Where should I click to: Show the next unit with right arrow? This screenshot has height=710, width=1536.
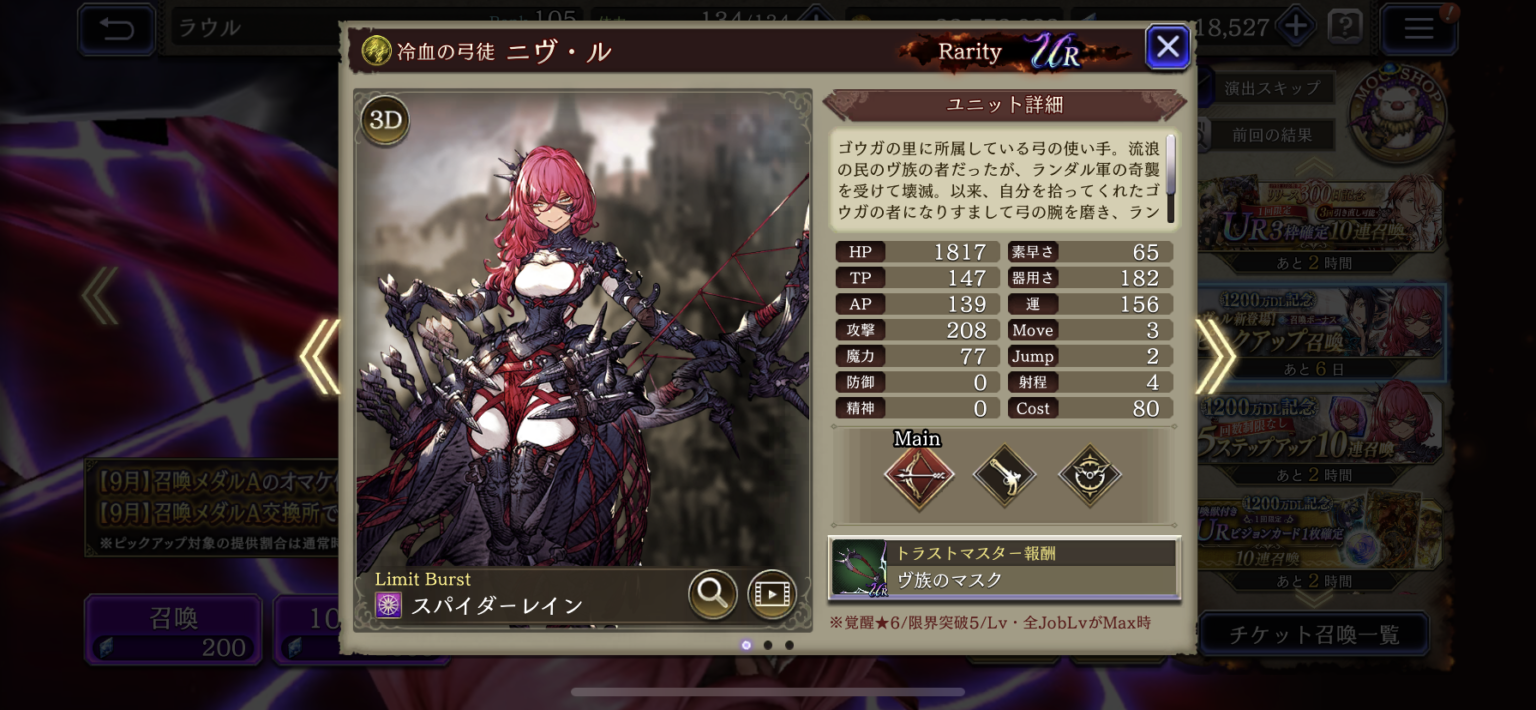point(1216,357)
